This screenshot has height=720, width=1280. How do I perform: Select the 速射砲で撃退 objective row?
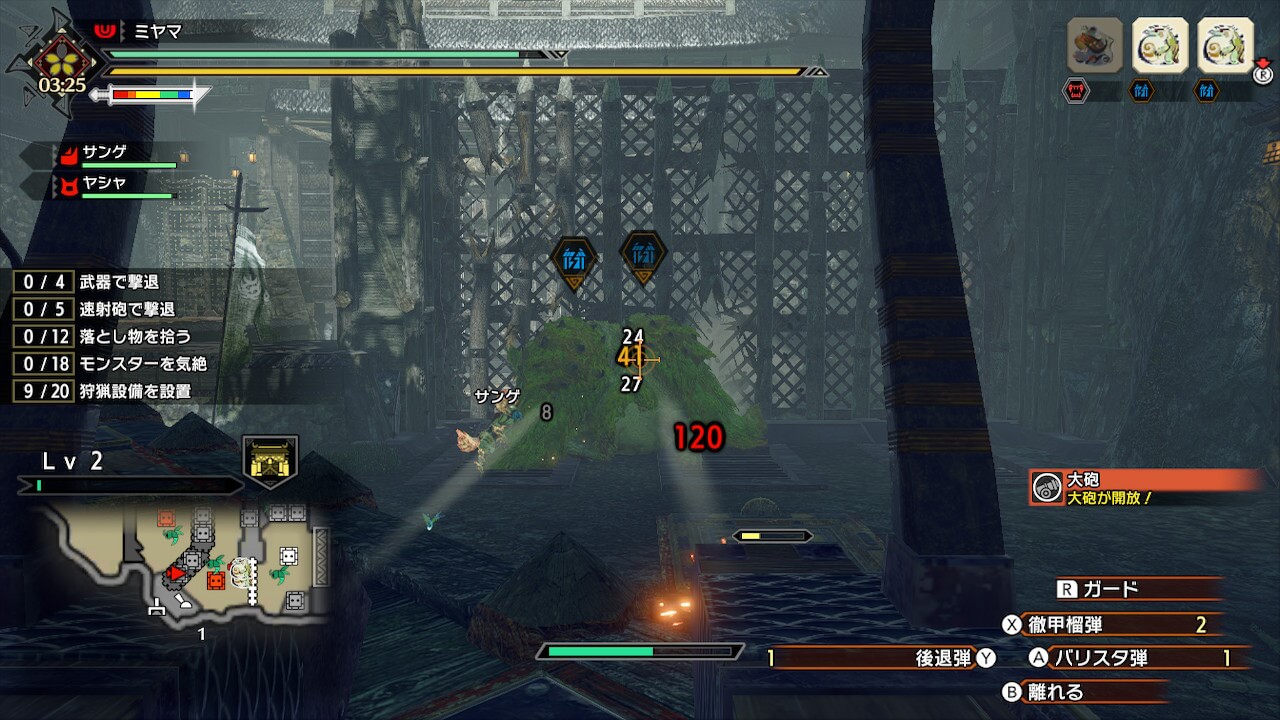[110, 309]
